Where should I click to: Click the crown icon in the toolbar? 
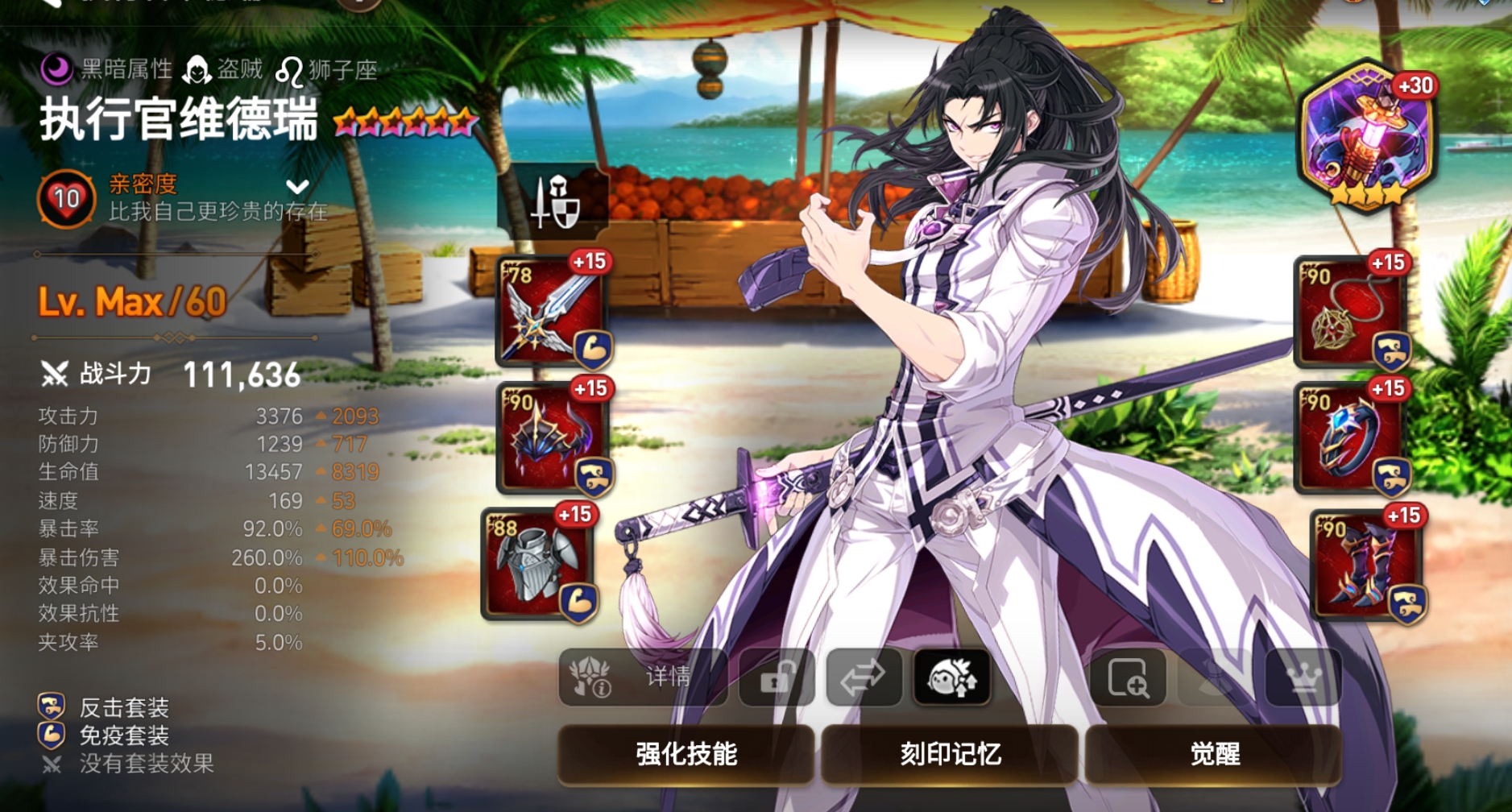click(1305, 679)
